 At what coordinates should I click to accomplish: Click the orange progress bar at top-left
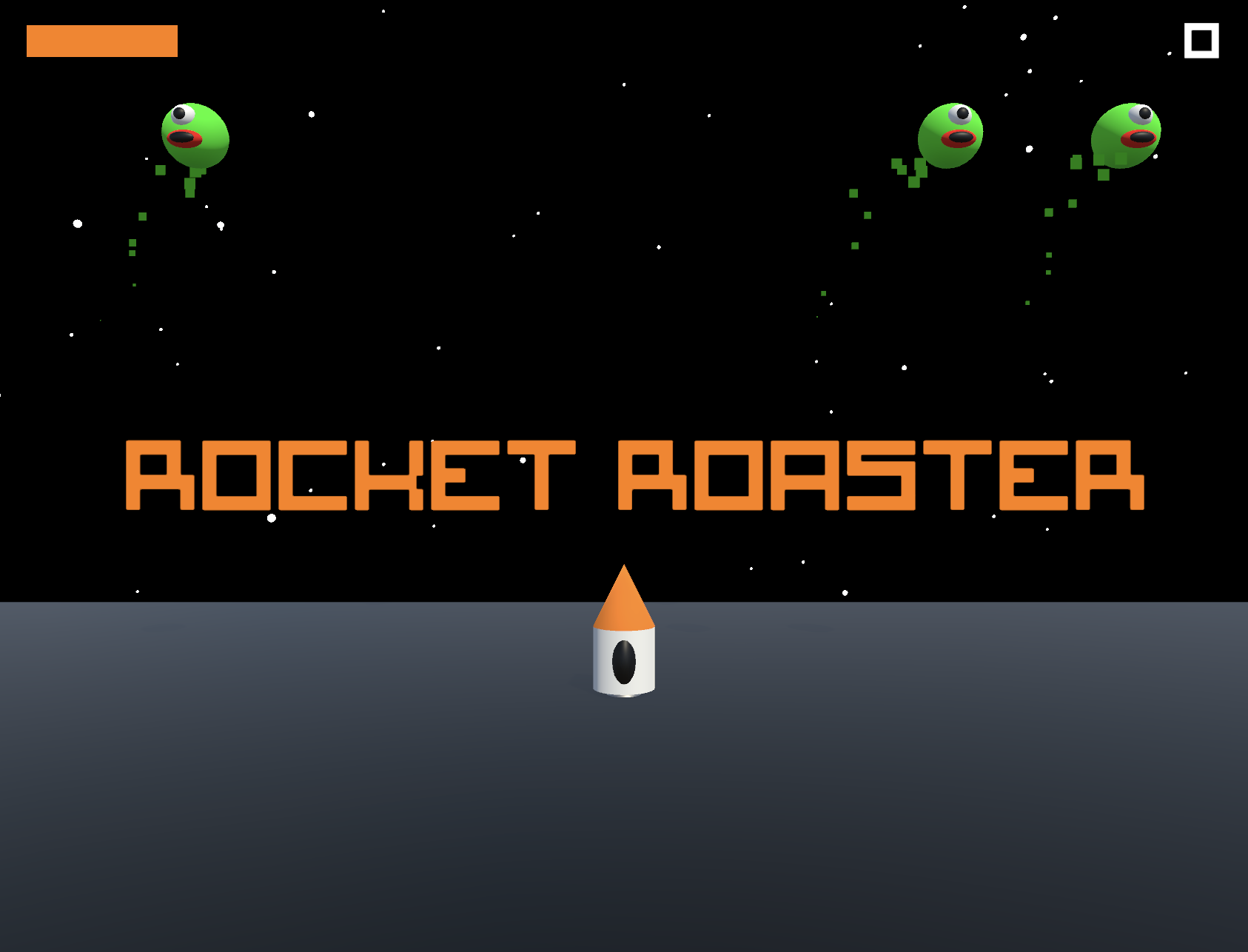tap(101, 42)
